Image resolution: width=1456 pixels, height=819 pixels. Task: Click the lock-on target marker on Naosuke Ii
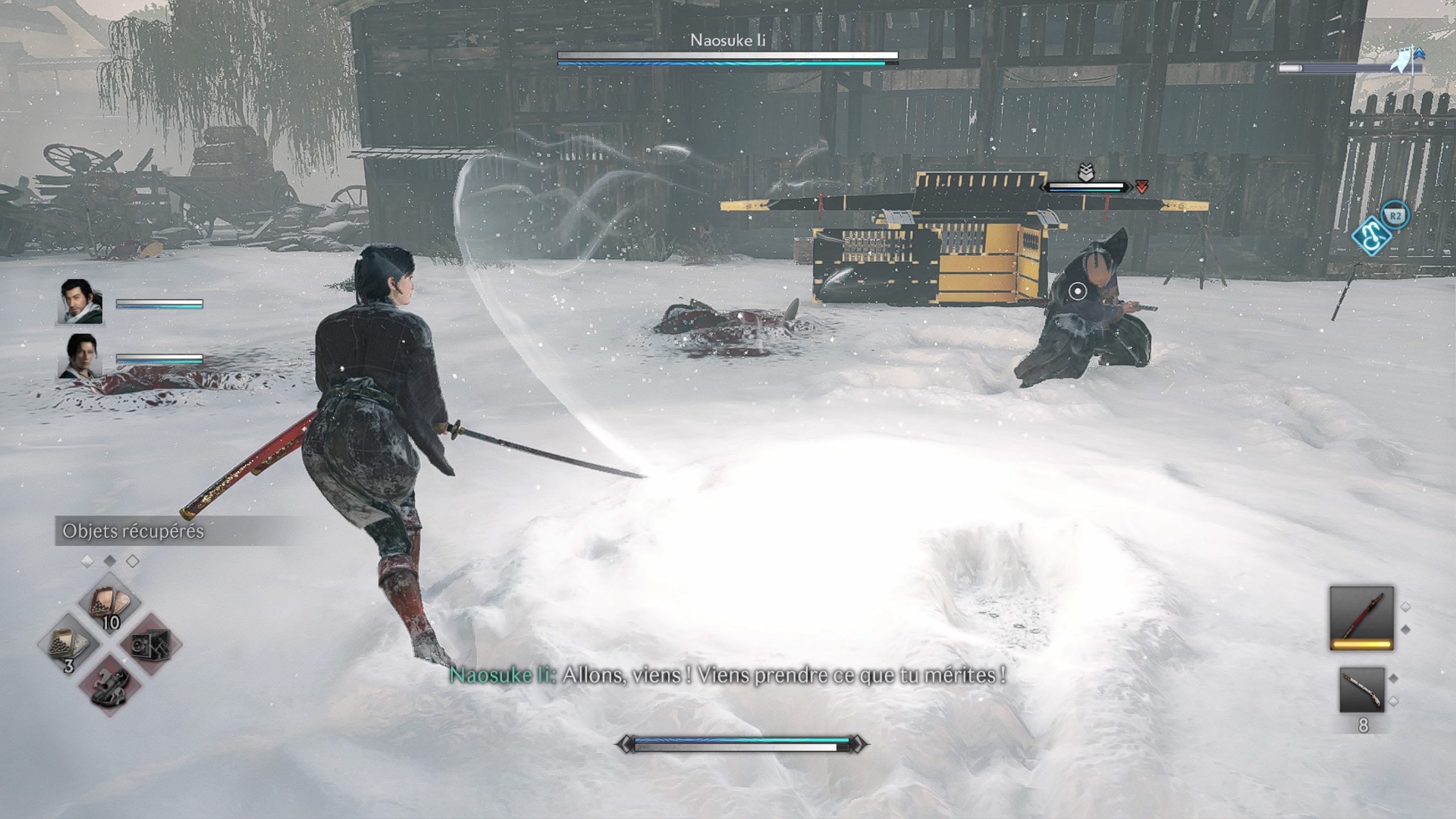pyautogui.click(x=1077, y=292)
